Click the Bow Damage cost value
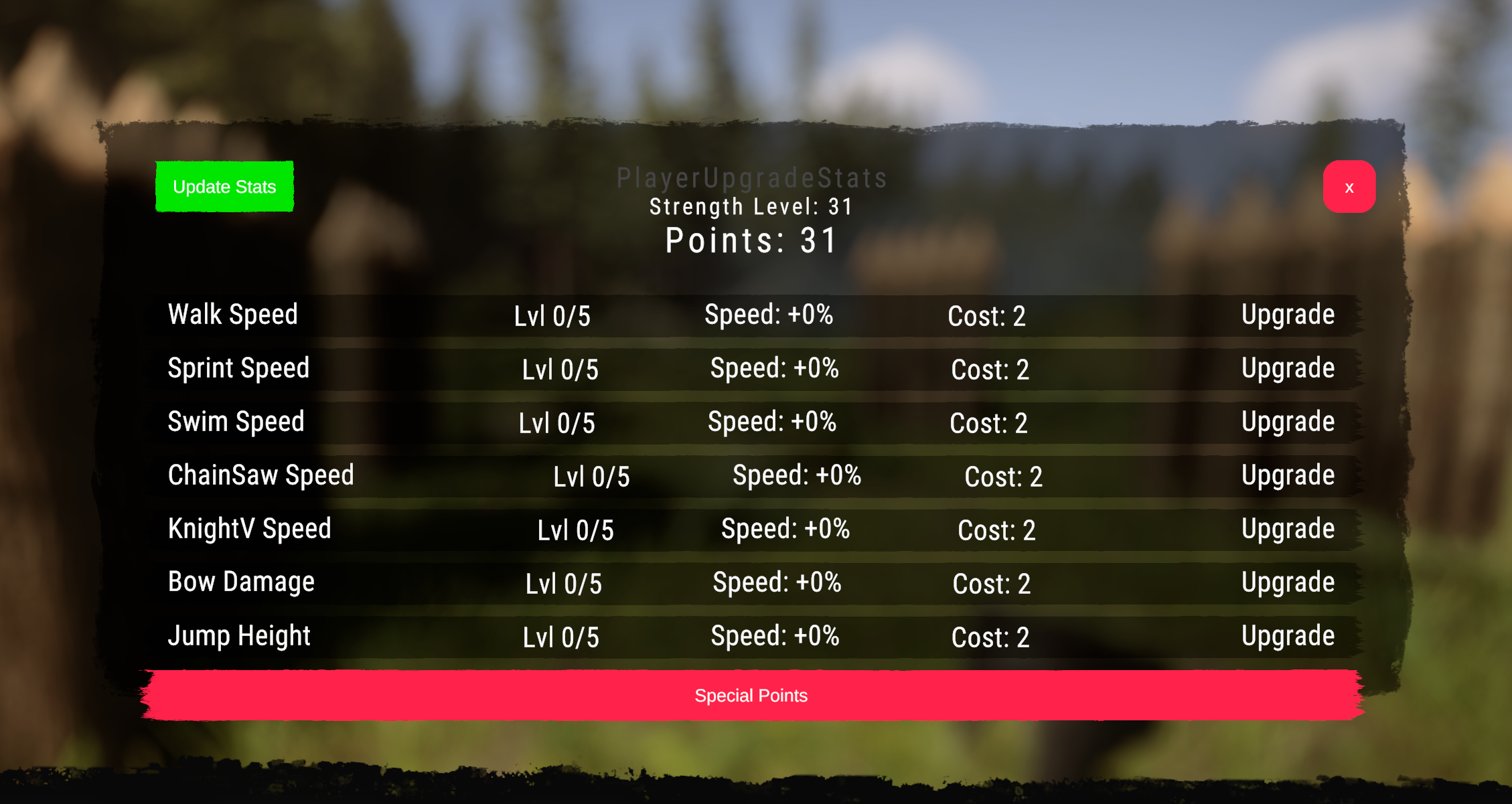The image size is (1512, 804). (x=989, y=584)
